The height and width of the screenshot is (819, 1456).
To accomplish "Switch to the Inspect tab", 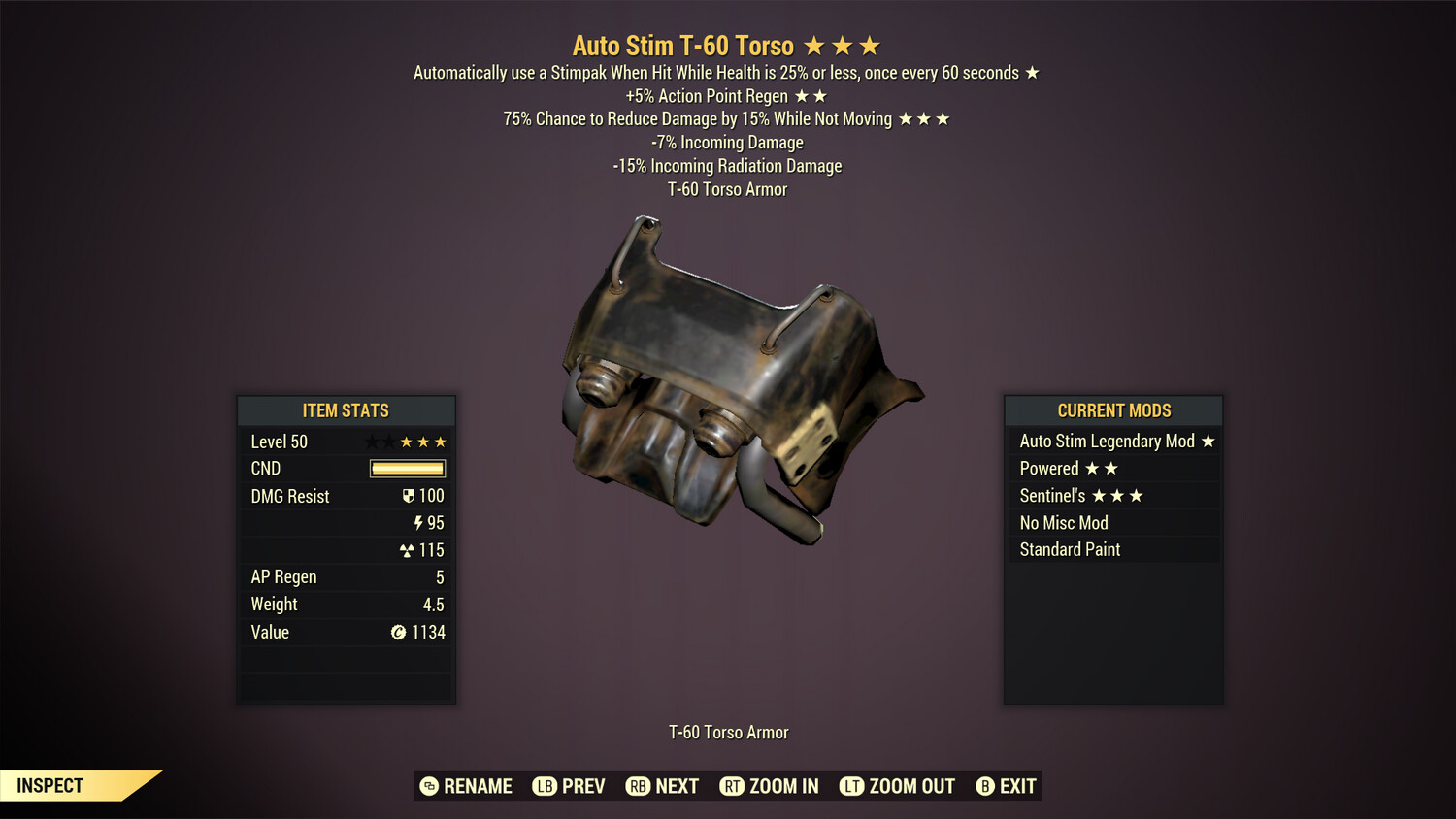I will click(x=50, y=785).
